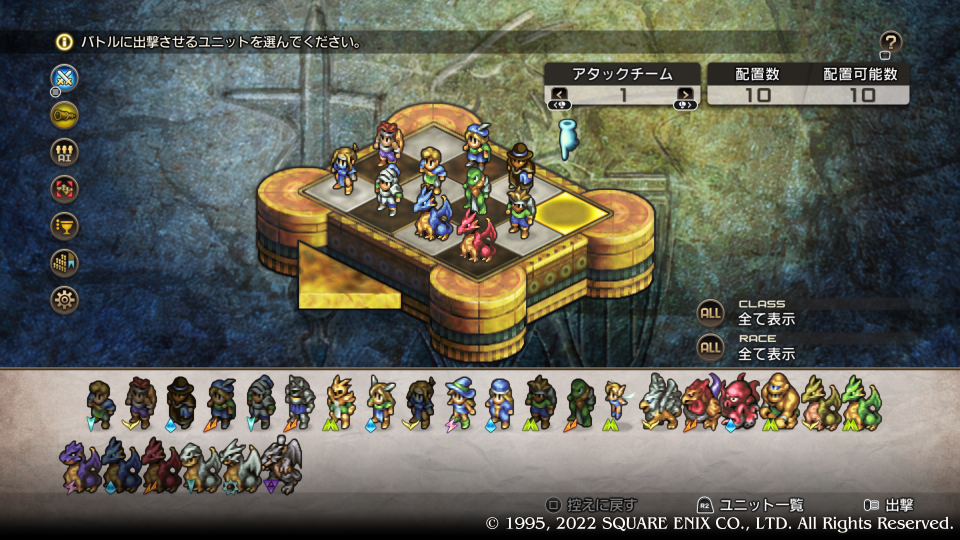This screenshot has height=540, width=960.
Task: Open the AI tactics settings icon
Action: pyautogui.click(x=65, y=151)
